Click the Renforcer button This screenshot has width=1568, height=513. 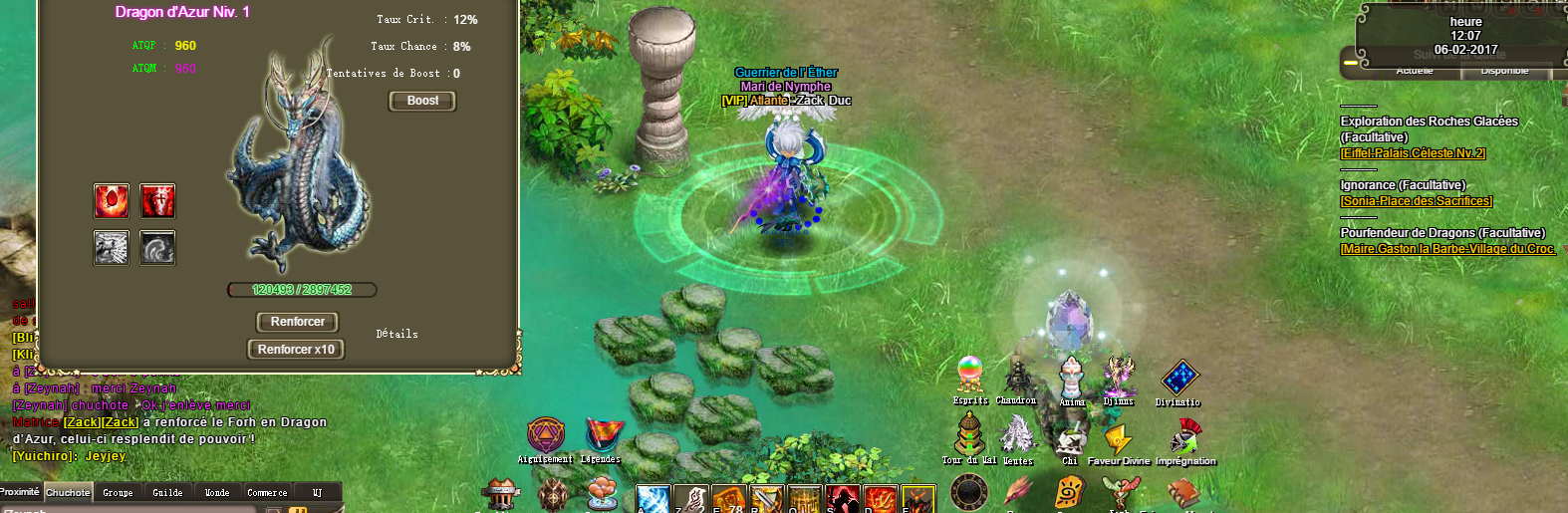click(x=297, y=322)
